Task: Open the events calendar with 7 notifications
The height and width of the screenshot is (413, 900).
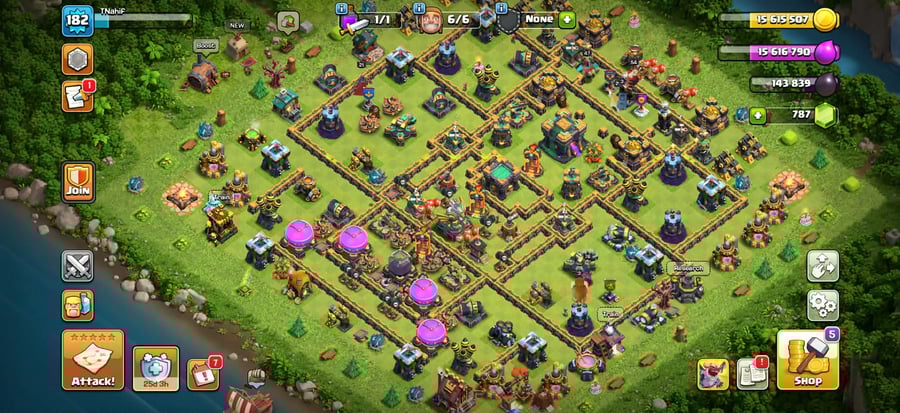Action: coord(204,375)
